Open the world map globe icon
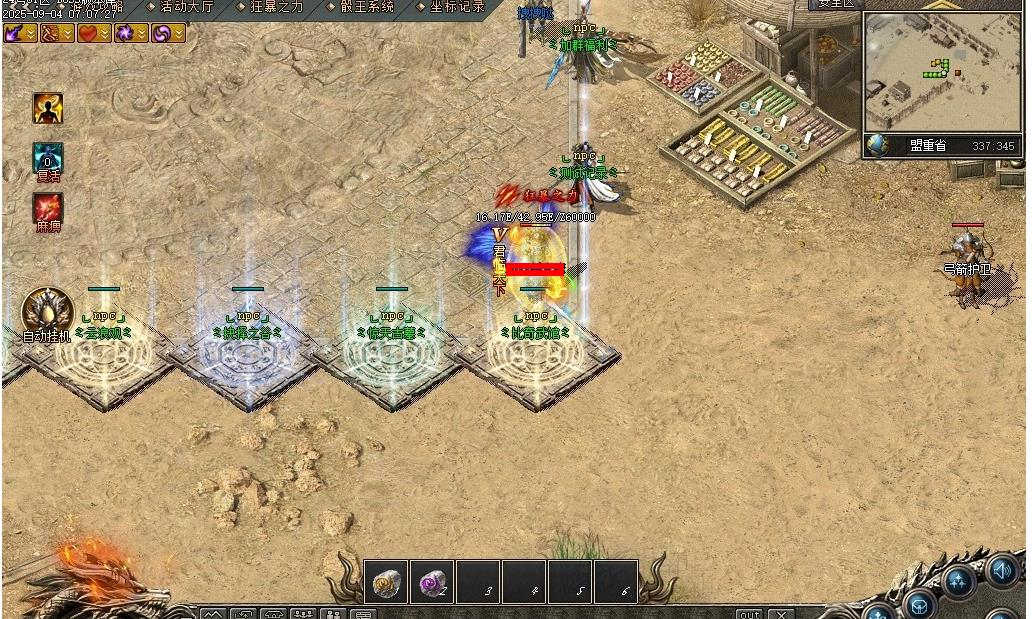 point(877,145)
